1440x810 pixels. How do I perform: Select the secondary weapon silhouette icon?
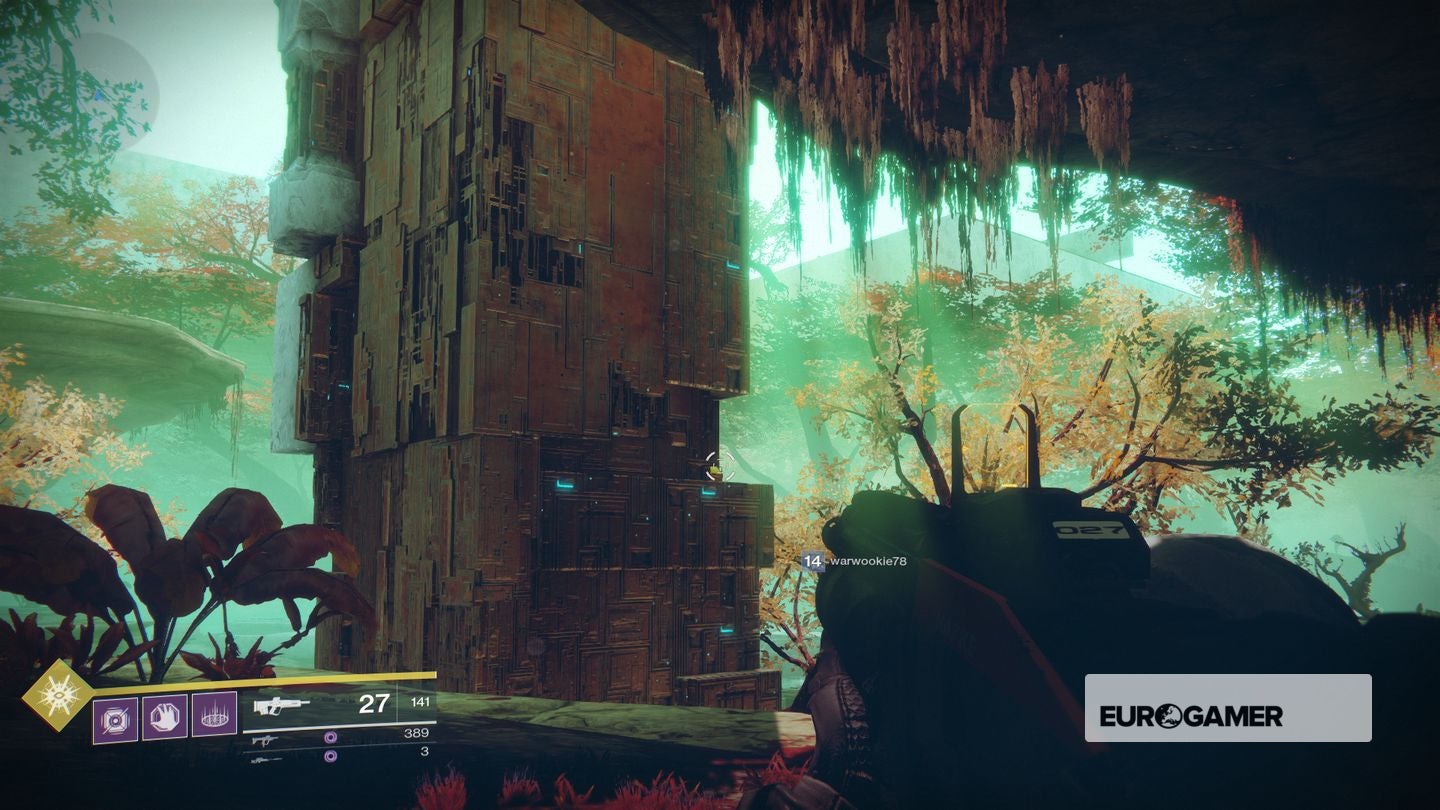tap(266, 740)
